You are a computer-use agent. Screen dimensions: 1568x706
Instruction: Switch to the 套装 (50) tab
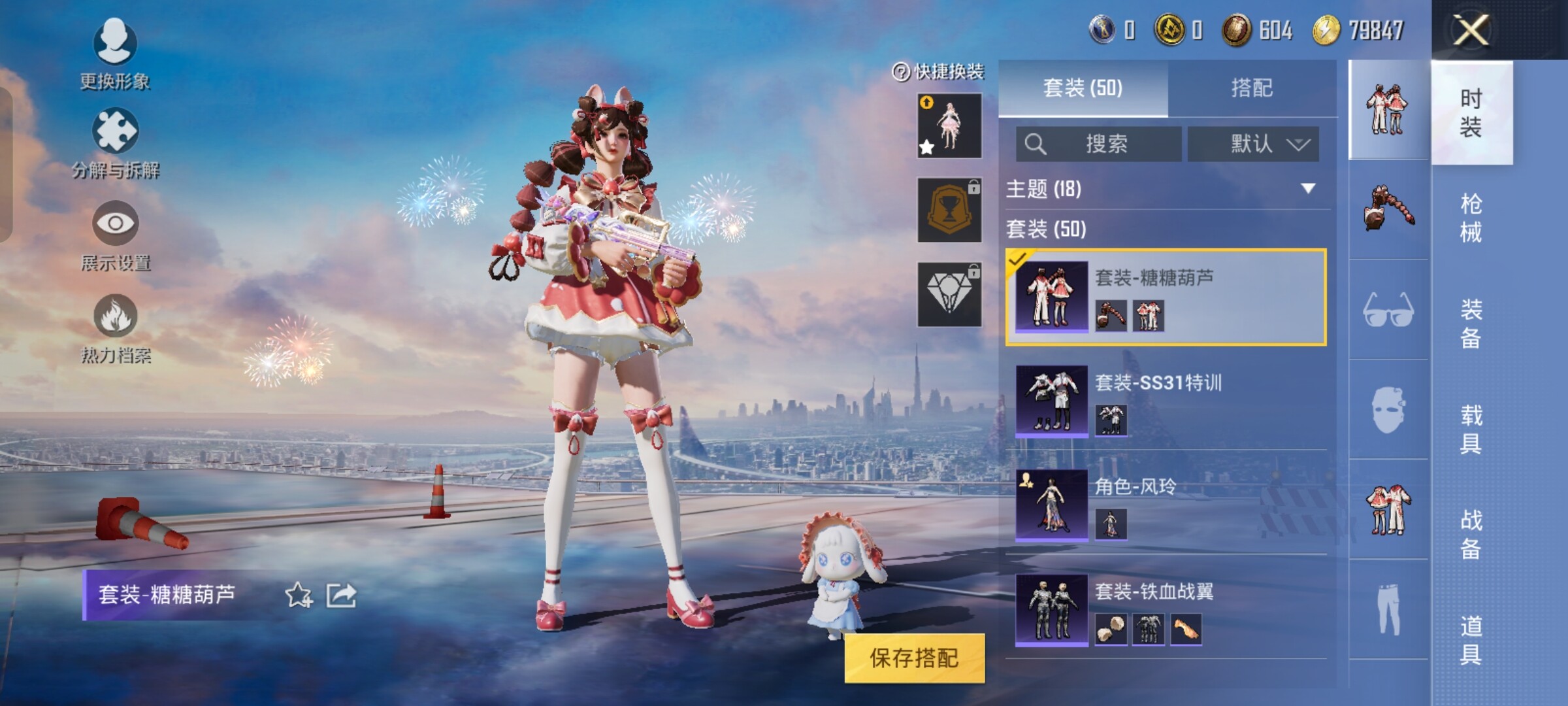(x=1083, y=88)
